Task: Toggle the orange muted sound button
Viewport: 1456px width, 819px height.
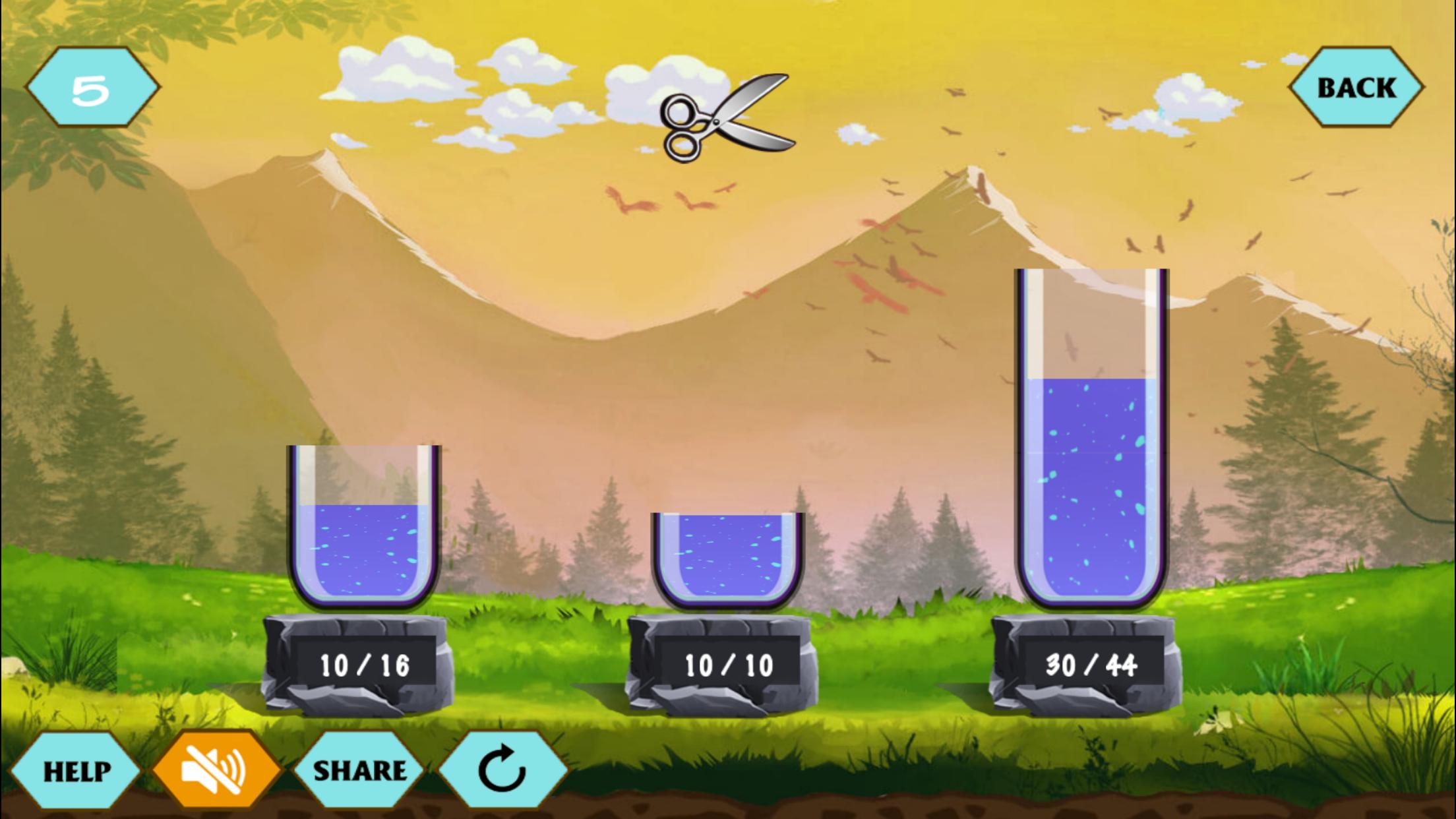Action: 215,770
